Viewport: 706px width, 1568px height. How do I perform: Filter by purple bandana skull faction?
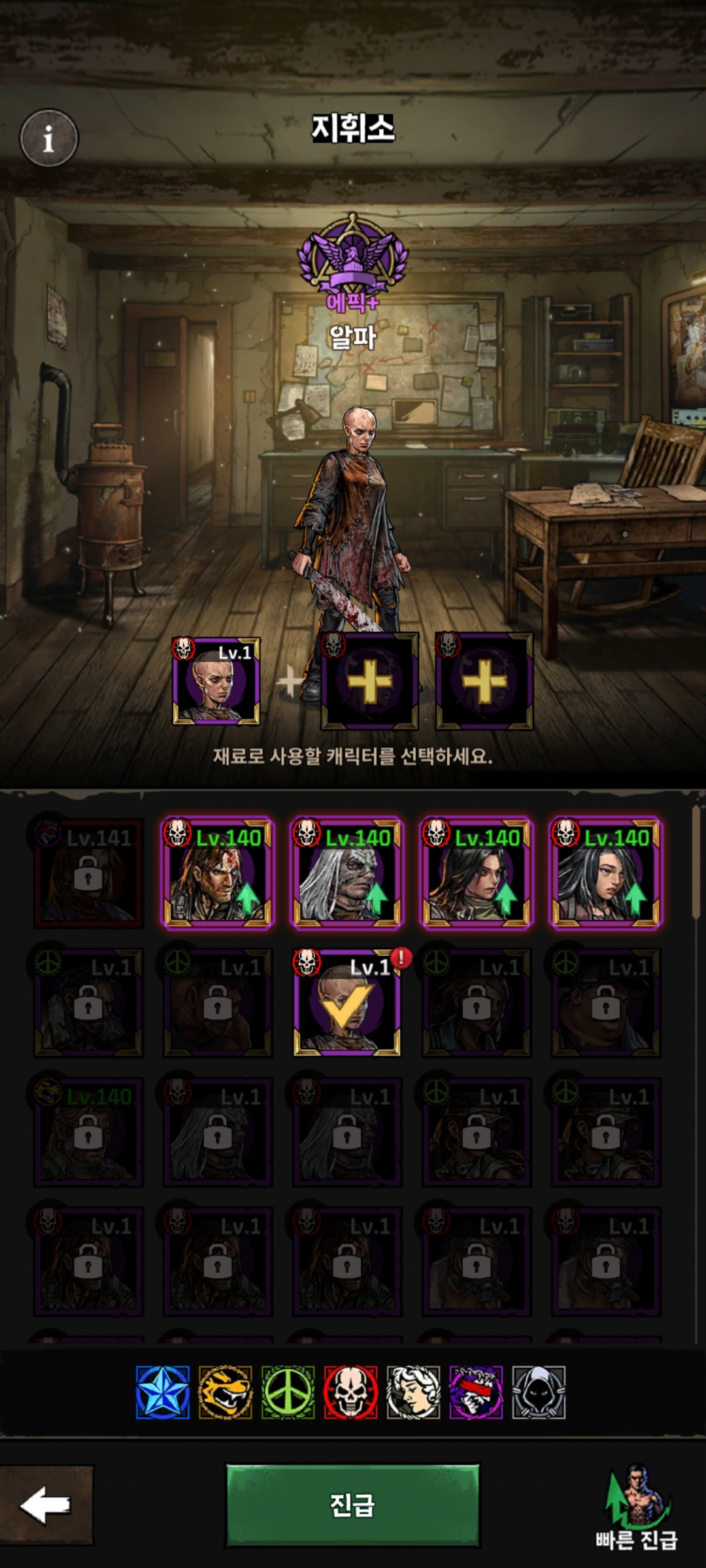pos(476,1392)
